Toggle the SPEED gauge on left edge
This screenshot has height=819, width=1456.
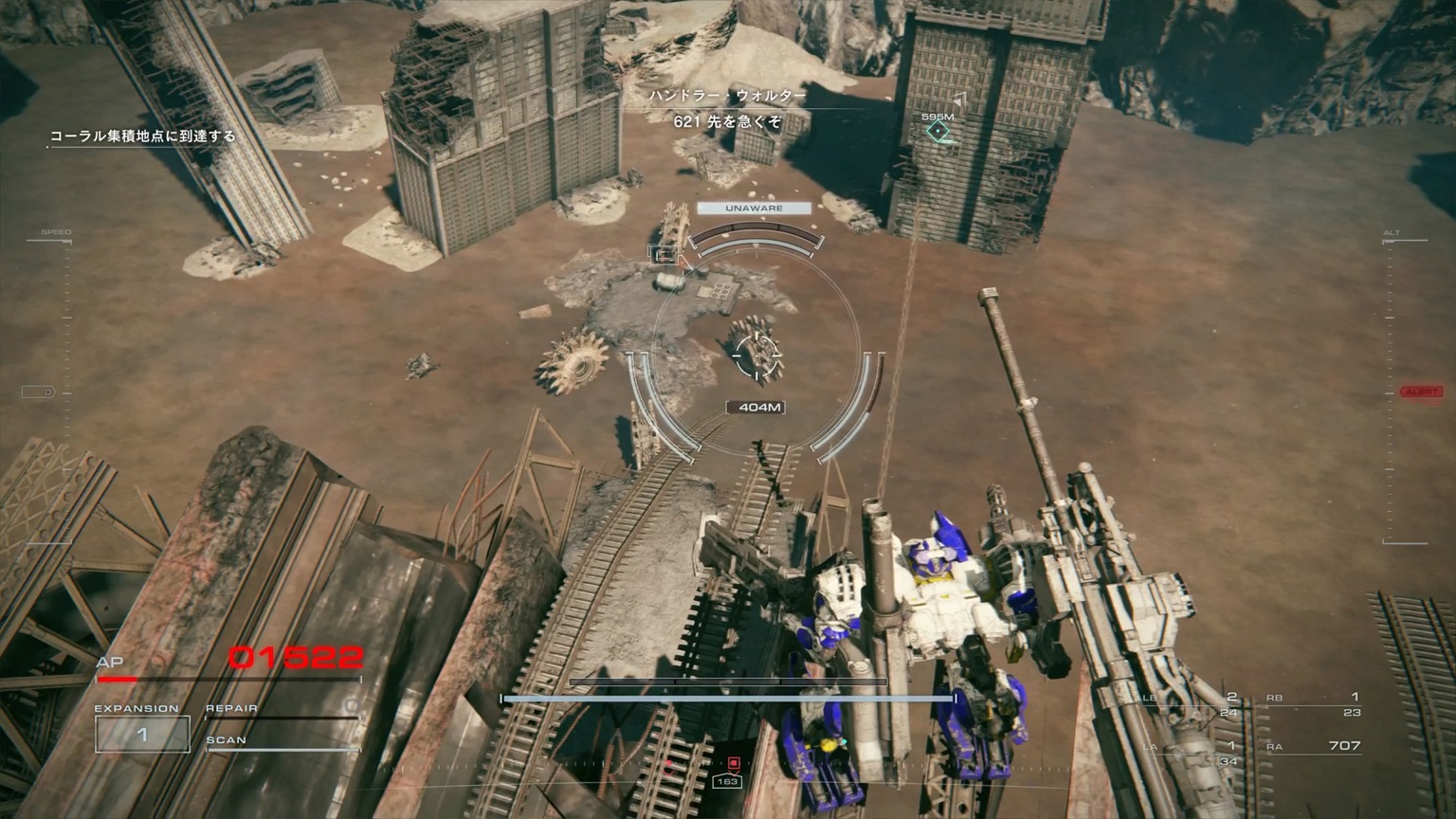[x=57, y=230]
